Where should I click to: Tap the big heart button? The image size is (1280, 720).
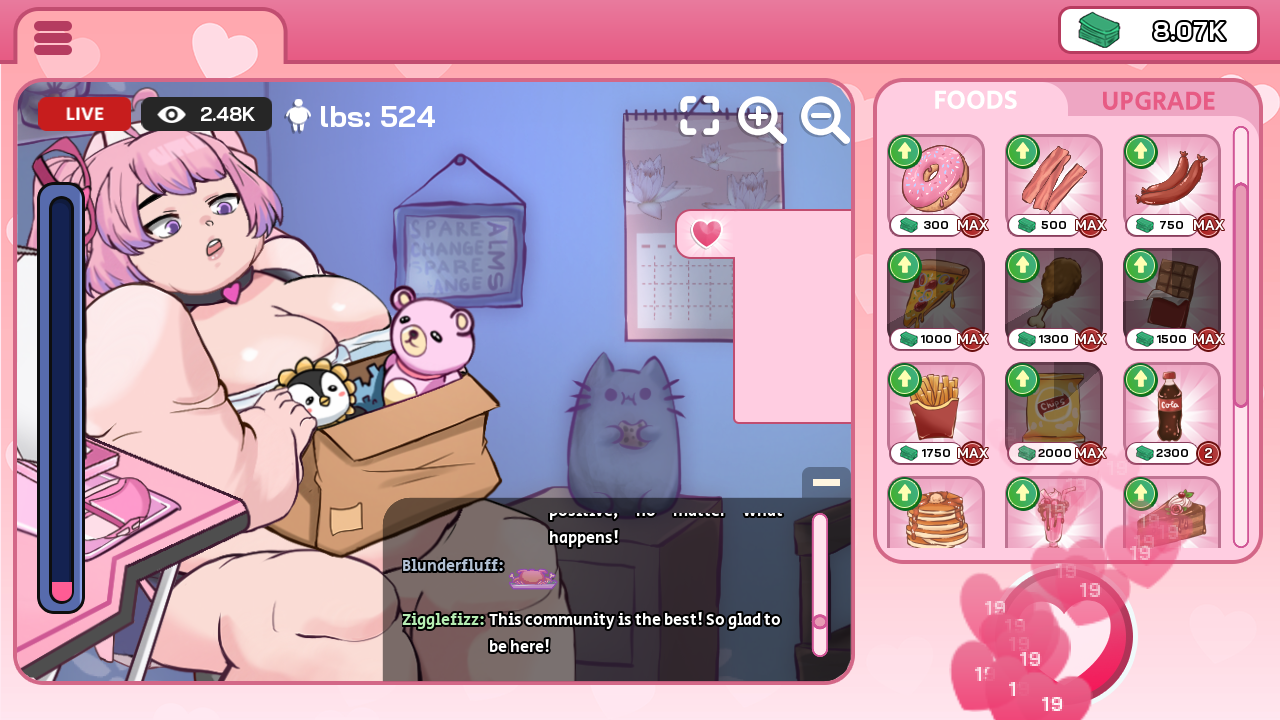pyautogui.click(x=1066, y=636)
